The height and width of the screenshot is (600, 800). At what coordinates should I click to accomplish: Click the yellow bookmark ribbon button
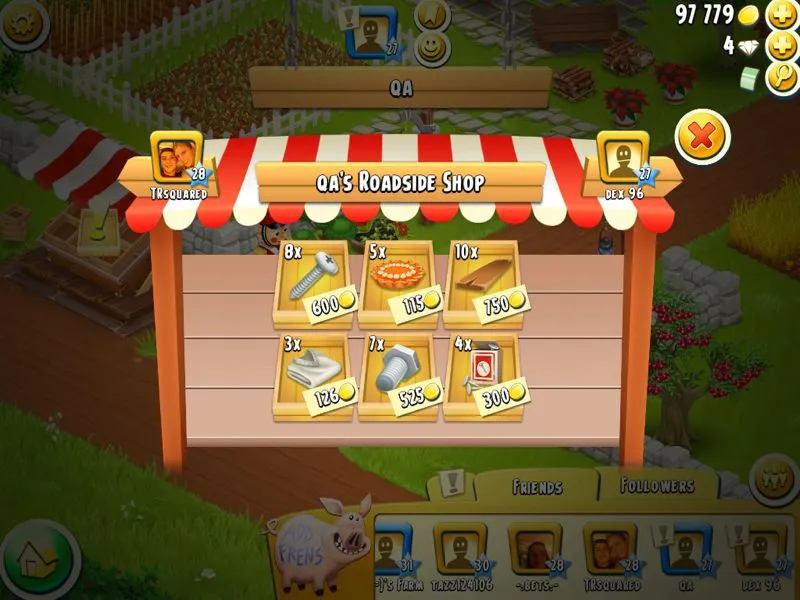pyautogui.click(x=432, y=14)
